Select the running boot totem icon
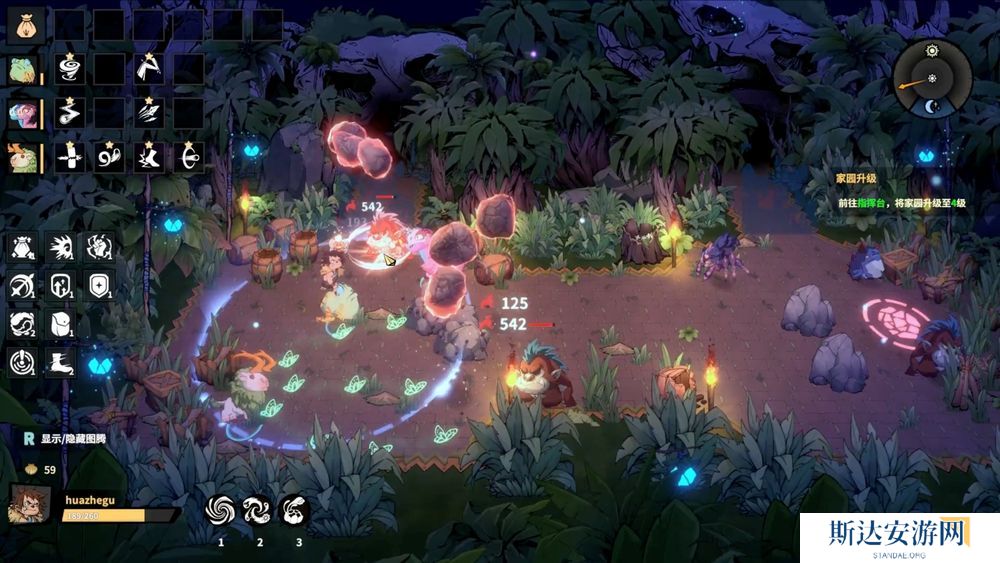The image size is (1000, 563). [59, 361]
